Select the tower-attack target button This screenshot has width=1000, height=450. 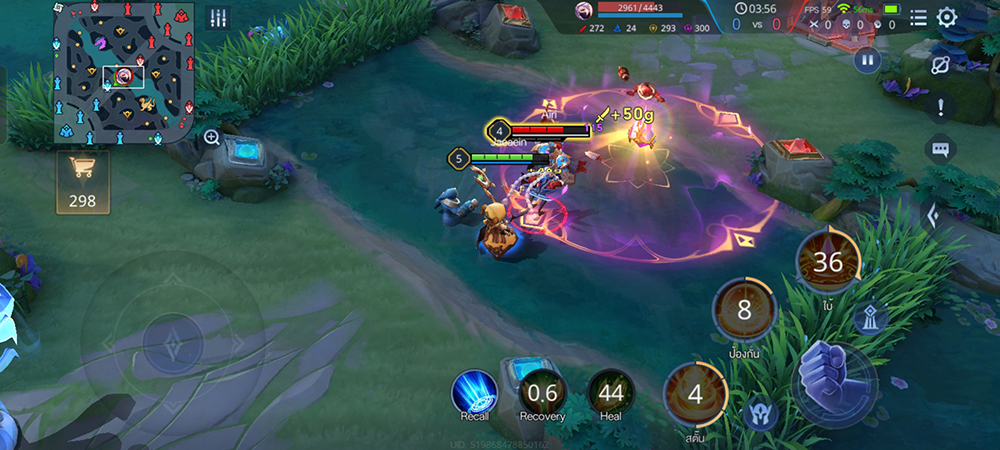[870, 318]
